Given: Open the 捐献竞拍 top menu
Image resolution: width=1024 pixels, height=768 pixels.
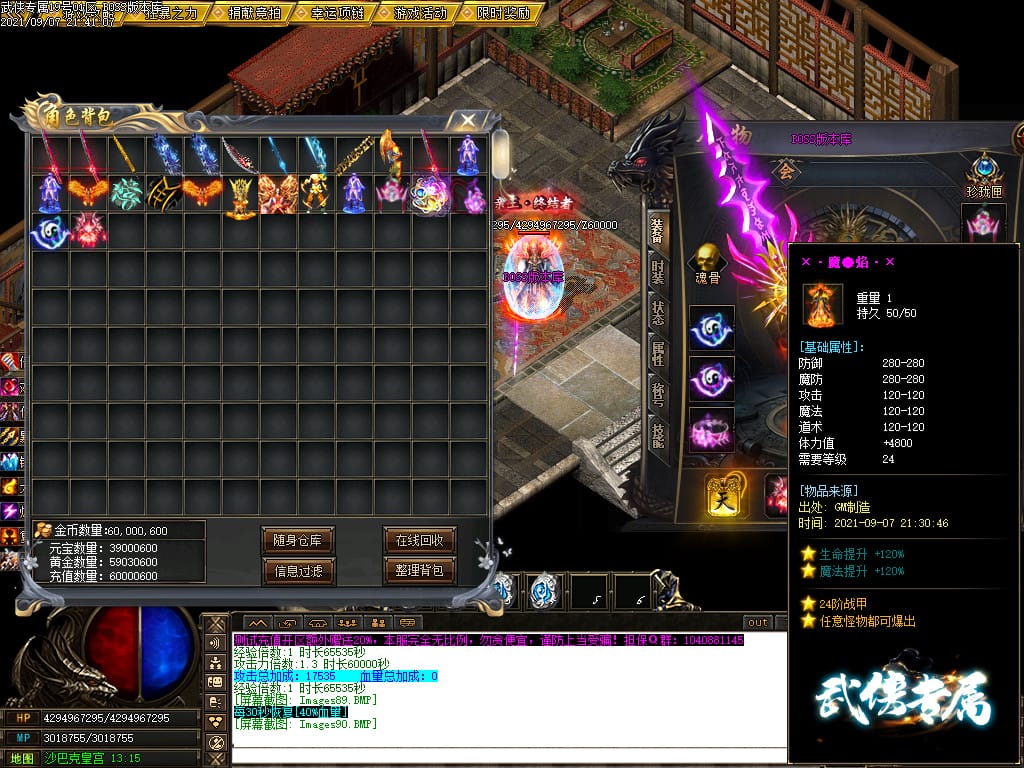Looking at the screenshot, I should (254, 13).
